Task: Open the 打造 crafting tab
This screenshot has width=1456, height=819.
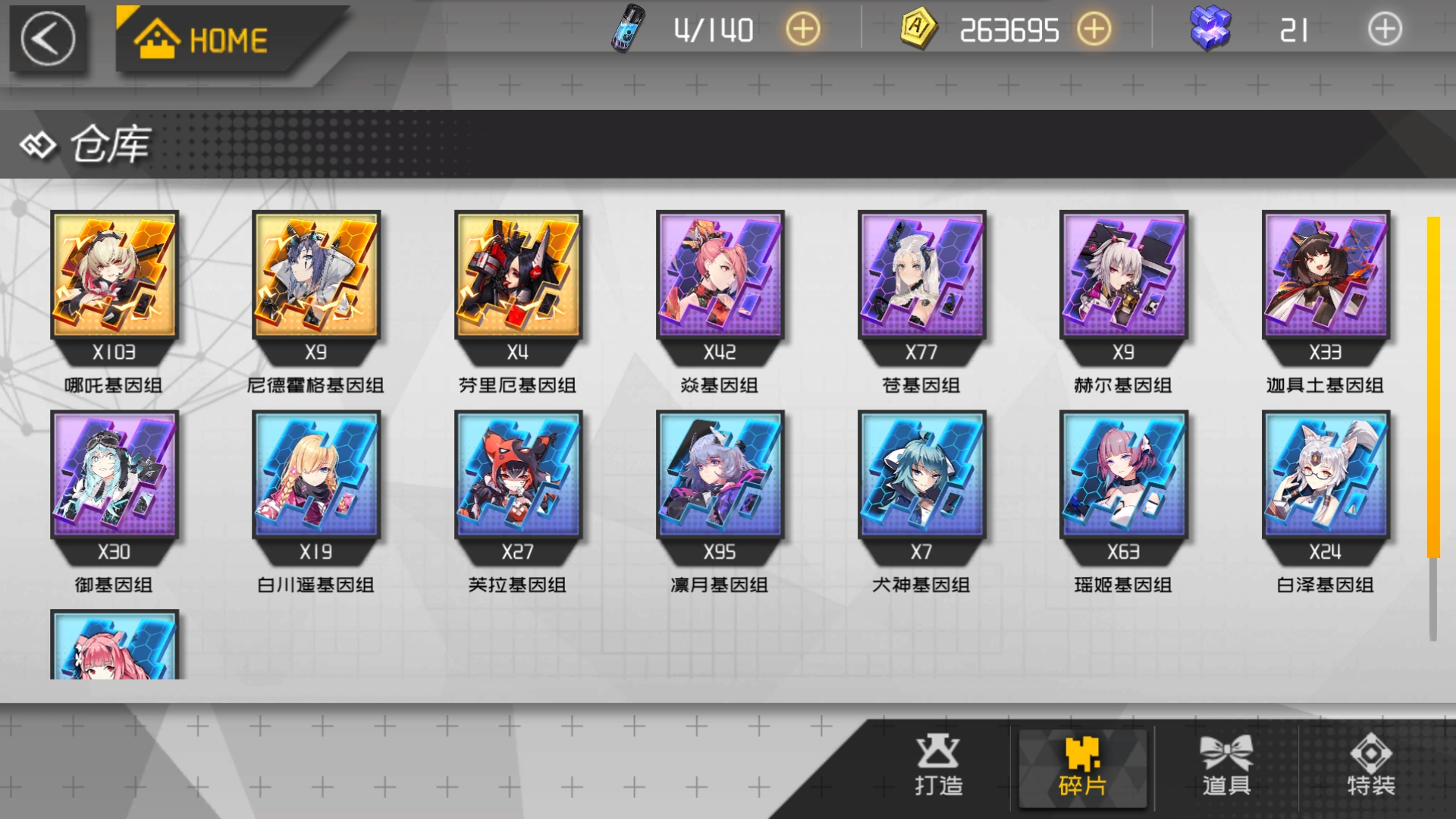Action: point(937,767)
